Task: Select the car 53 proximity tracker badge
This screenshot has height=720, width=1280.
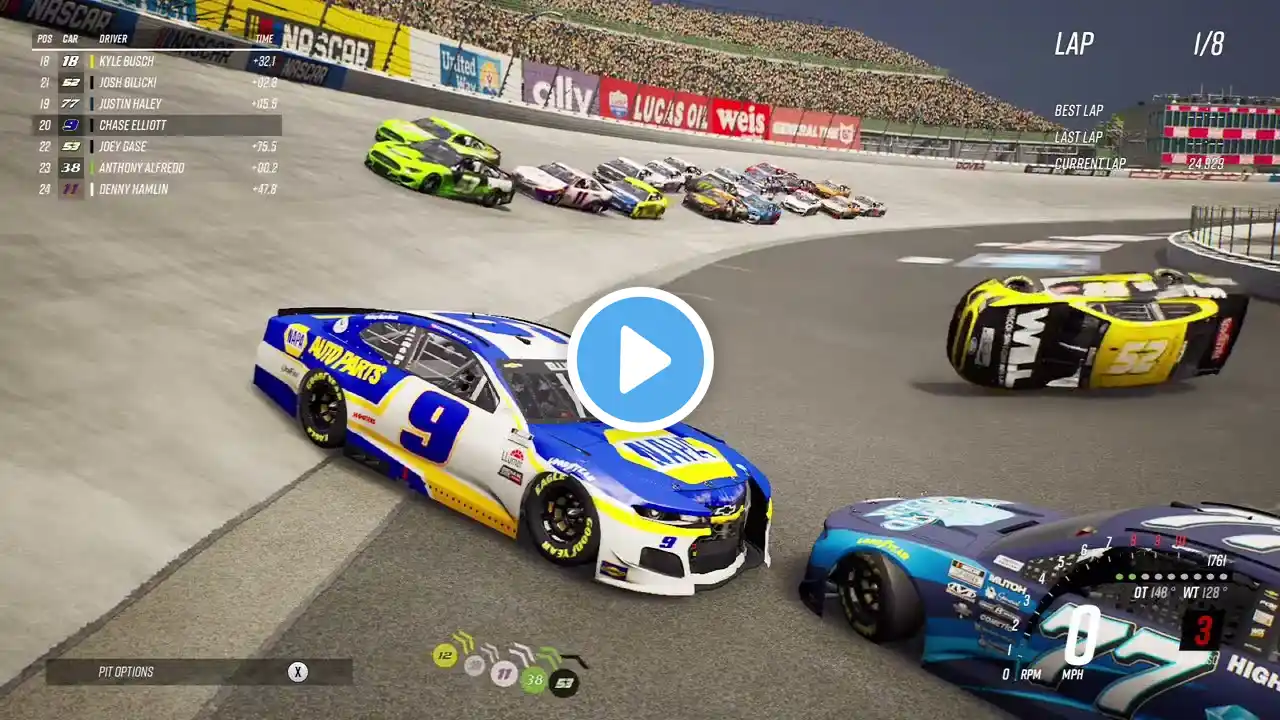Action: [564, 683]
